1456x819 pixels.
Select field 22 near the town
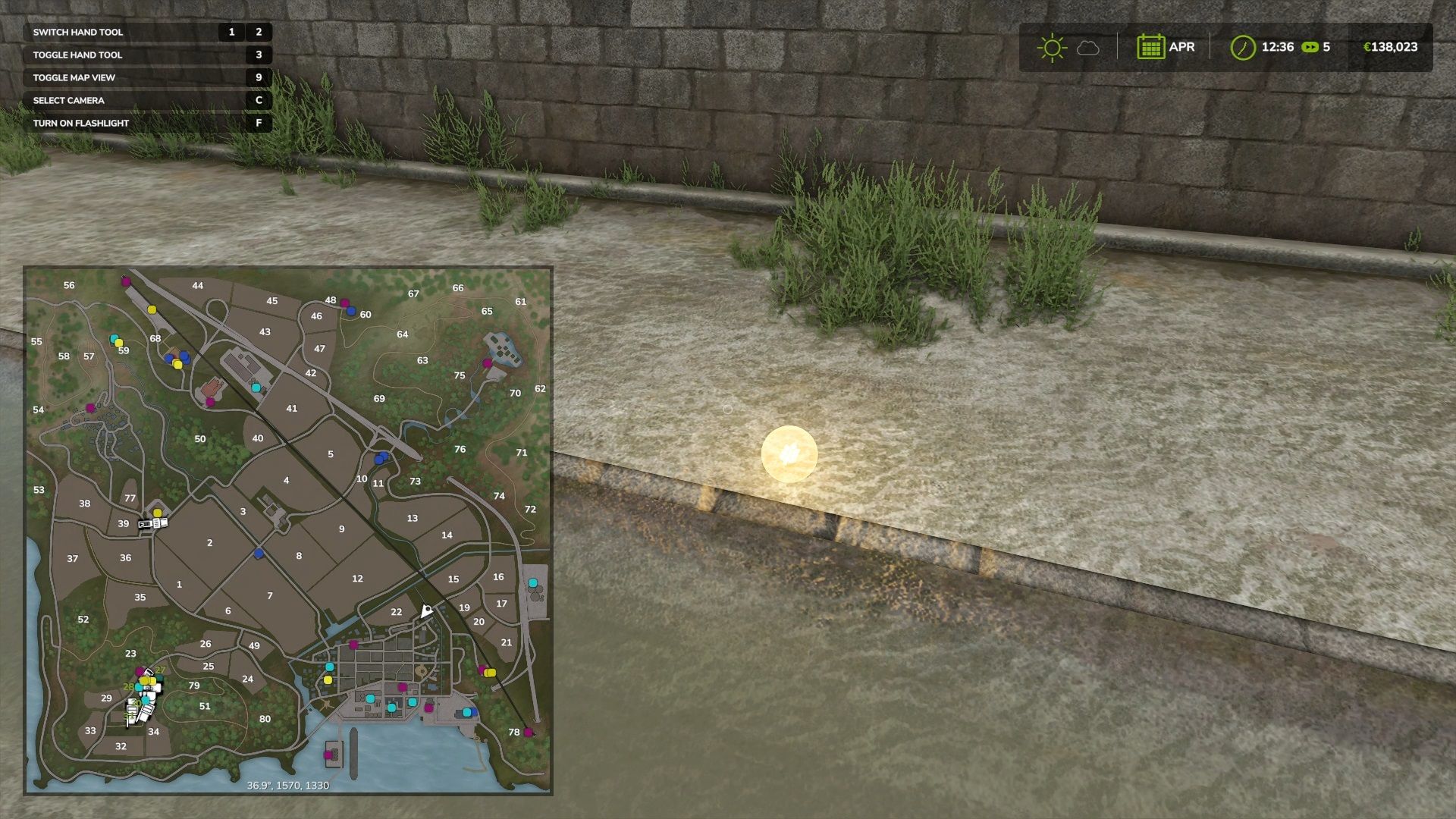[x=396, y=611]
